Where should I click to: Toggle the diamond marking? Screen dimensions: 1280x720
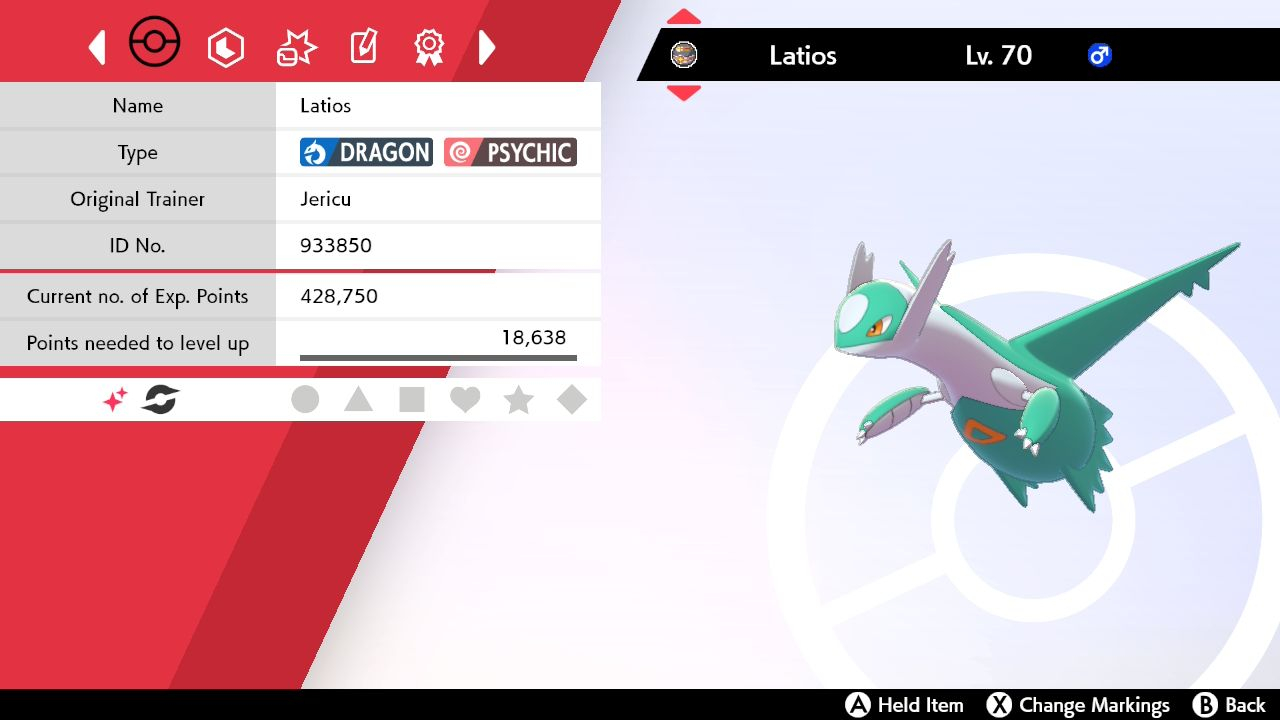pos(572,400)
